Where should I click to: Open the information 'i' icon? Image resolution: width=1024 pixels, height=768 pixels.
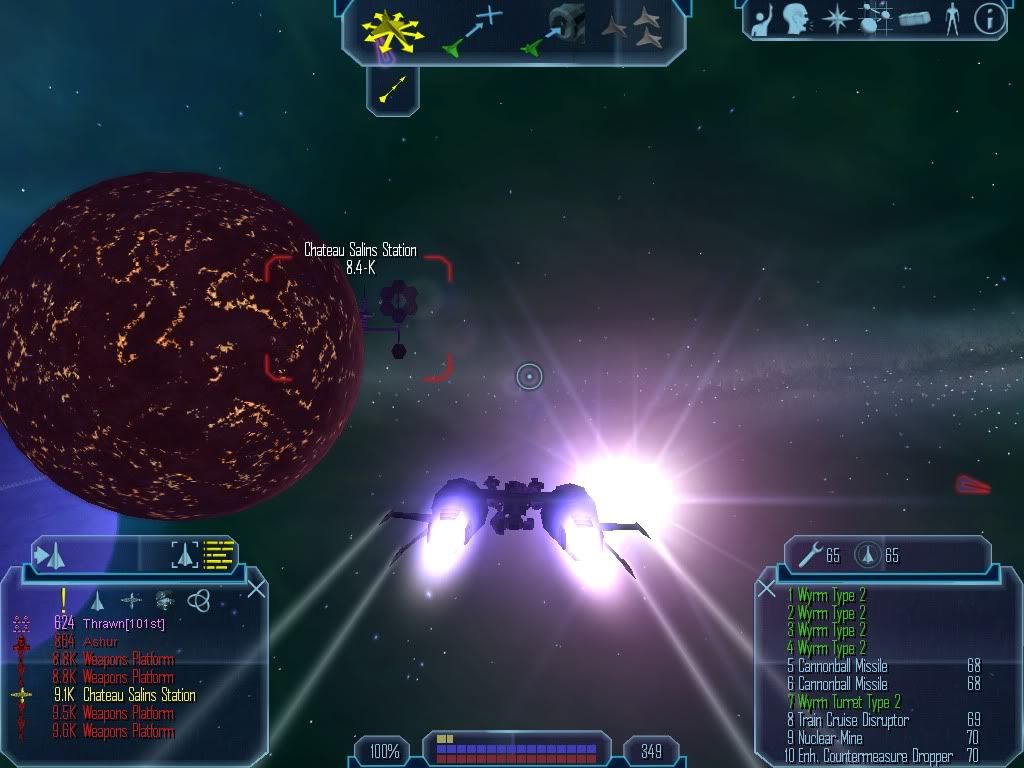coord(989,19)
